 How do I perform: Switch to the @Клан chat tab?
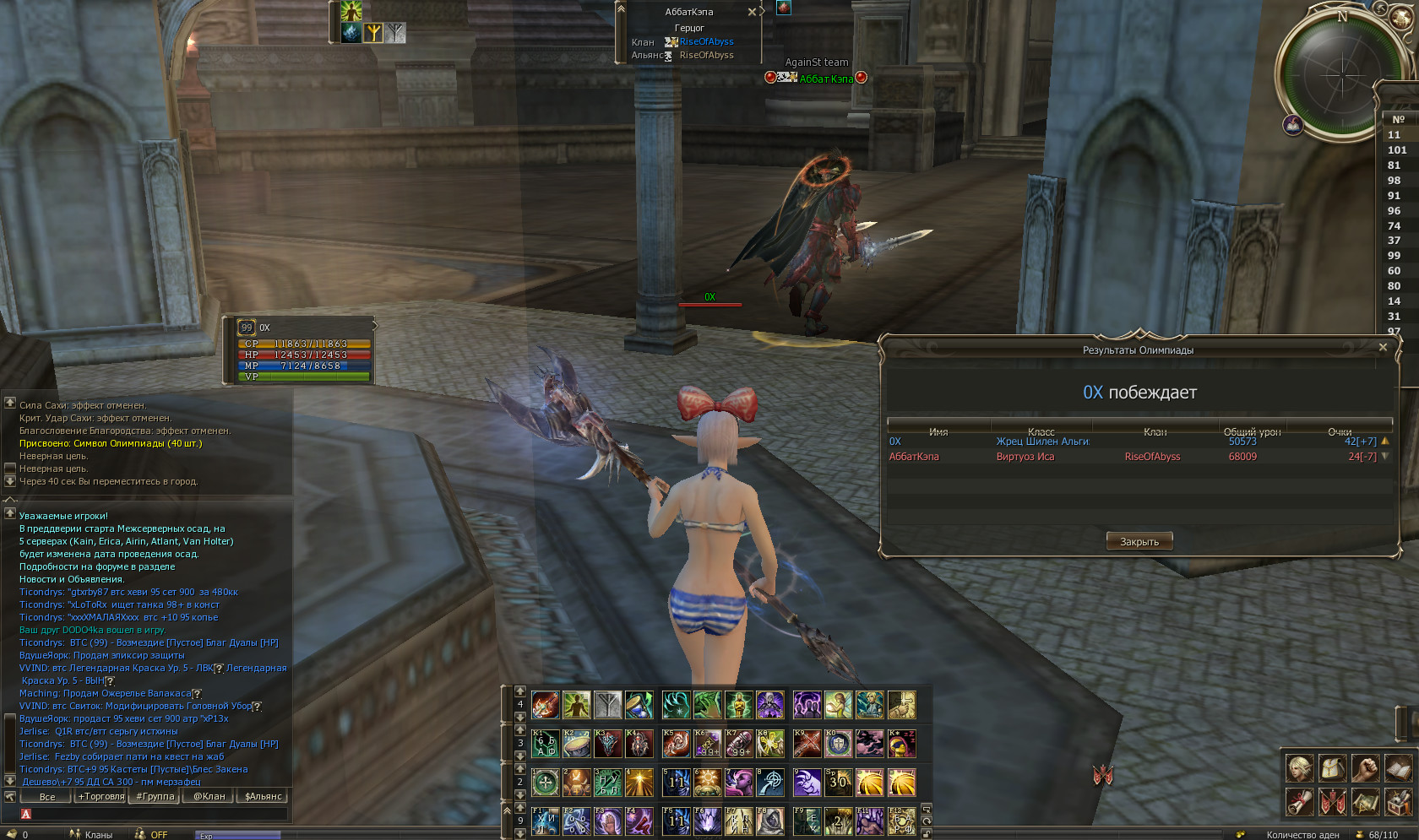point(209,796)
